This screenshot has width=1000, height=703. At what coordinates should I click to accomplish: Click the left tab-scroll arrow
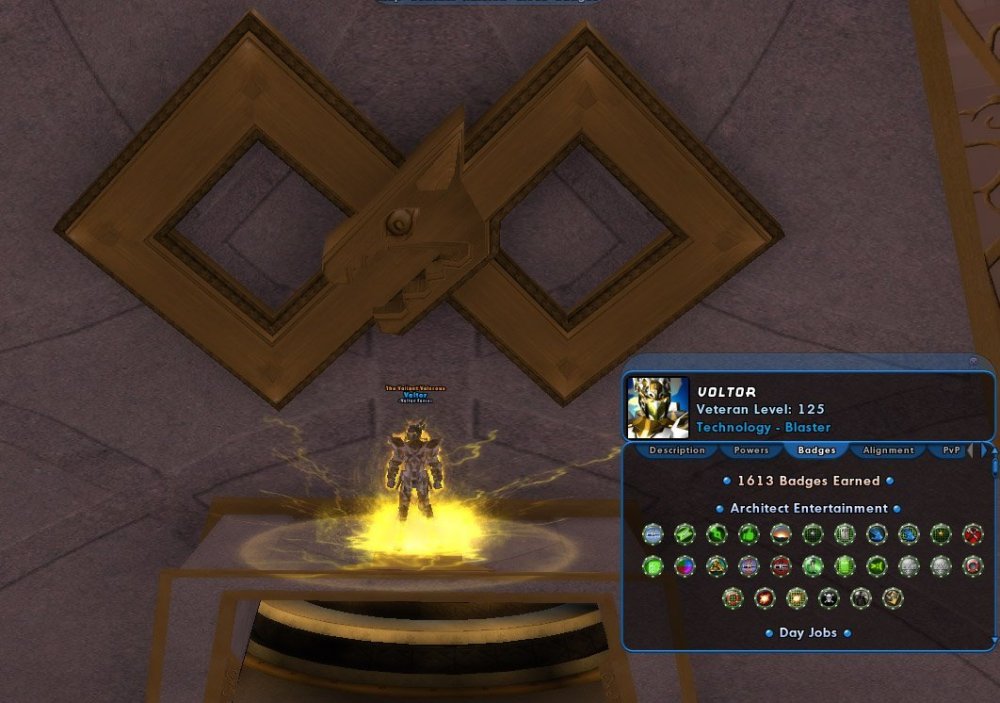pyautogui.click(x=969, y=451)
